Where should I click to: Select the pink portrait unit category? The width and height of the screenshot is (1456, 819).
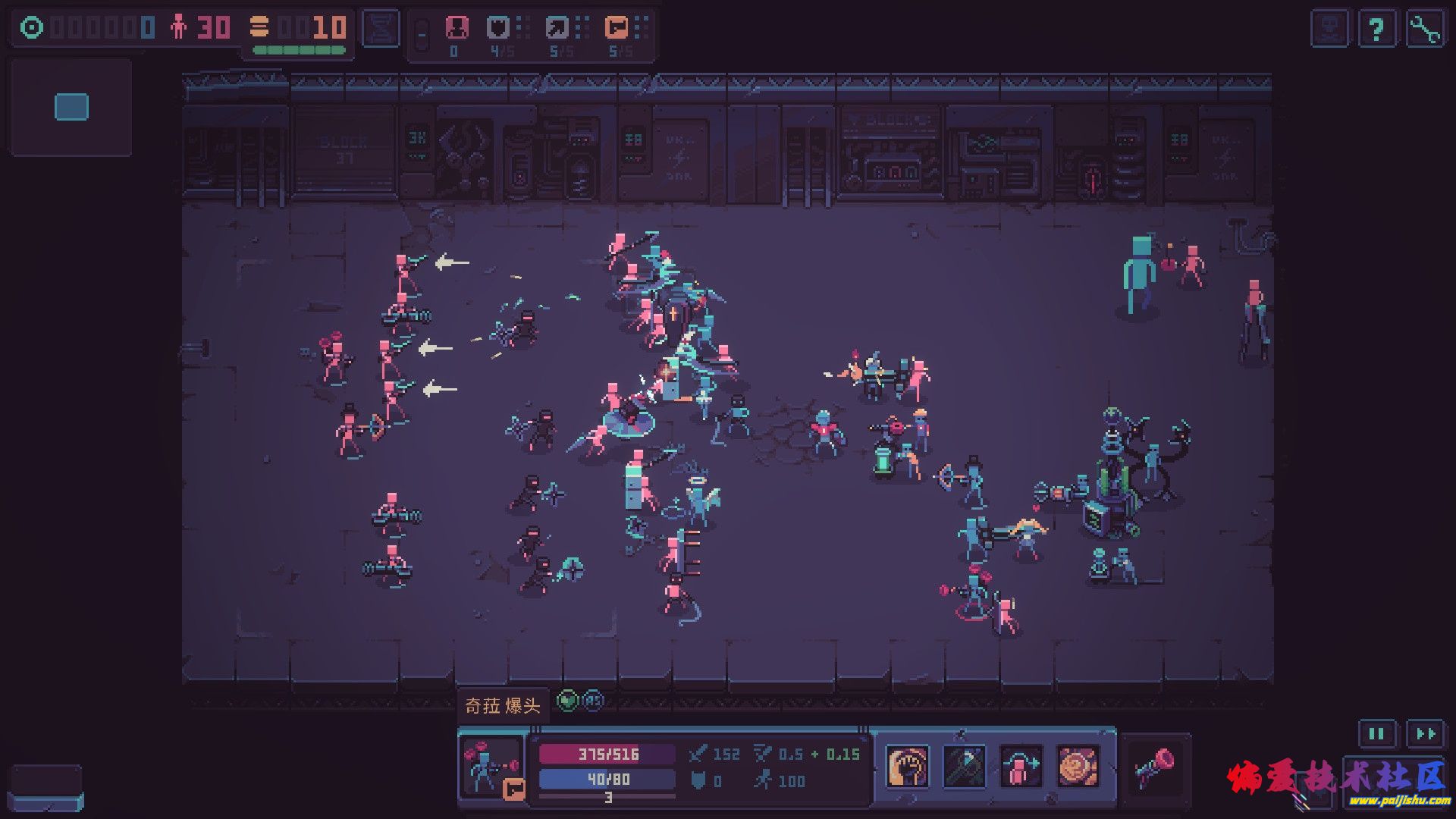tap(456, 28)
